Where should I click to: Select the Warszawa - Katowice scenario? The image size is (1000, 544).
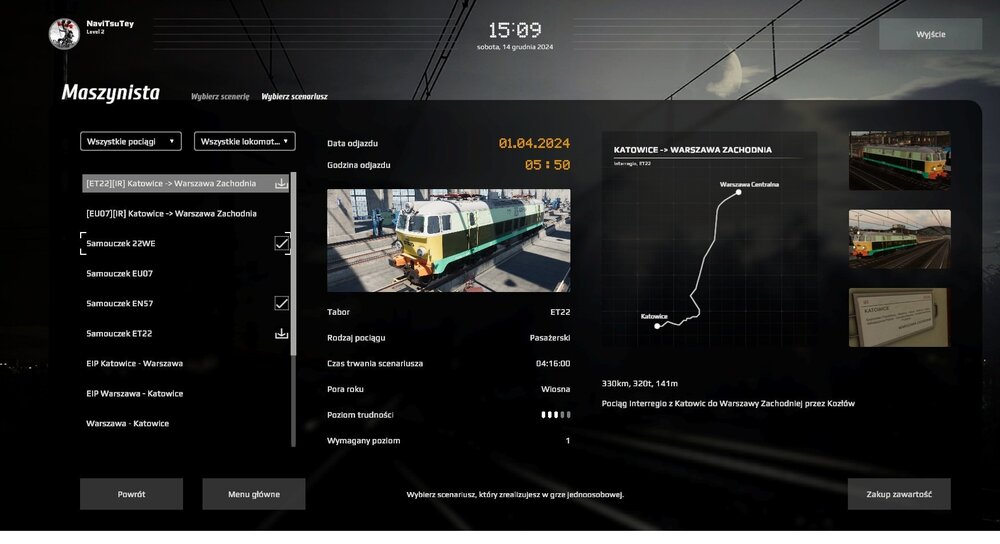click(x=128, y=423)
